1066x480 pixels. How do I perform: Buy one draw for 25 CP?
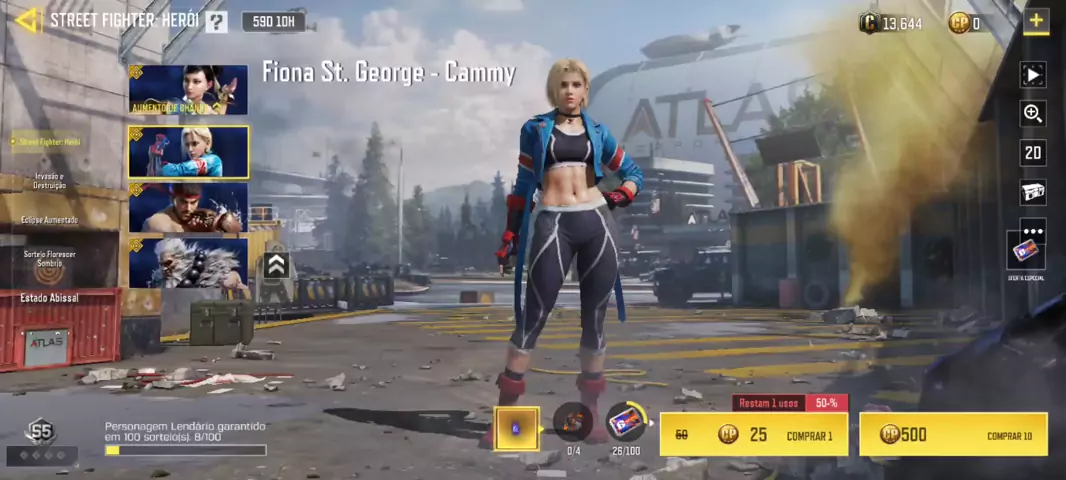tap(754, 435)
